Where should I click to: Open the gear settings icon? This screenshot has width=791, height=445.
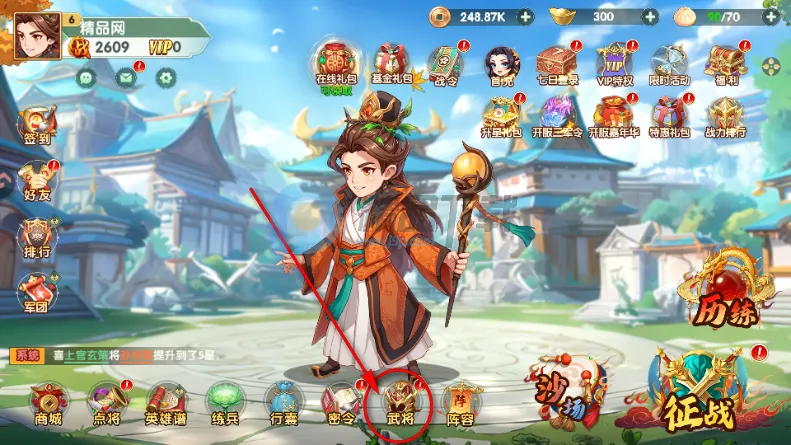tap(166, 76)
